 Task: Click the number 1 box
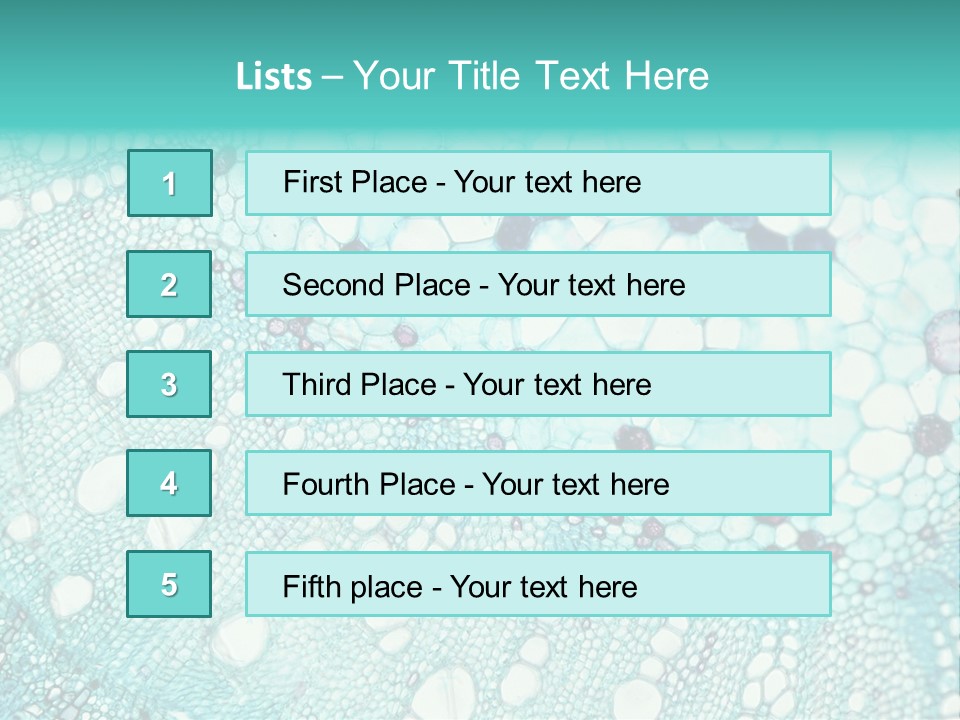point(170,183)
